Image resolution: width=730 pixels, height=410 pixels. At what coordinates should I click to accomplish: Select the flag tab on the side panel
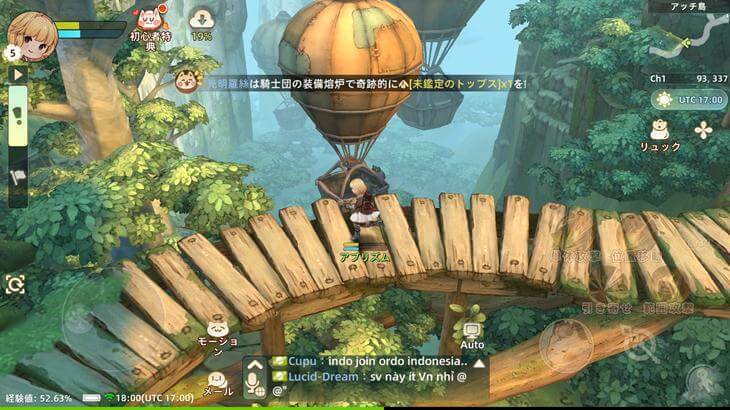18,178
